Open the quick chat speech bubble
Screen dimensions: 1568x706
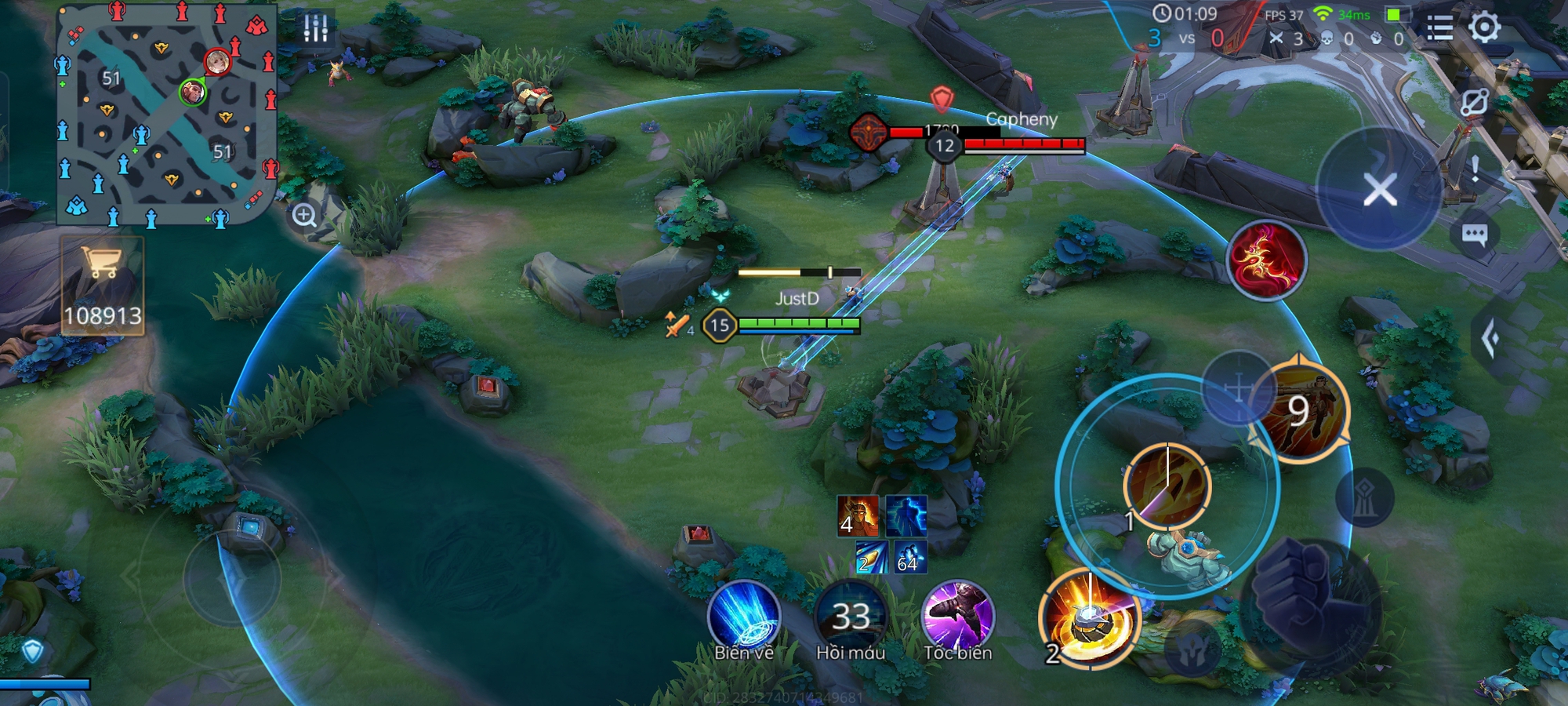1475,234
